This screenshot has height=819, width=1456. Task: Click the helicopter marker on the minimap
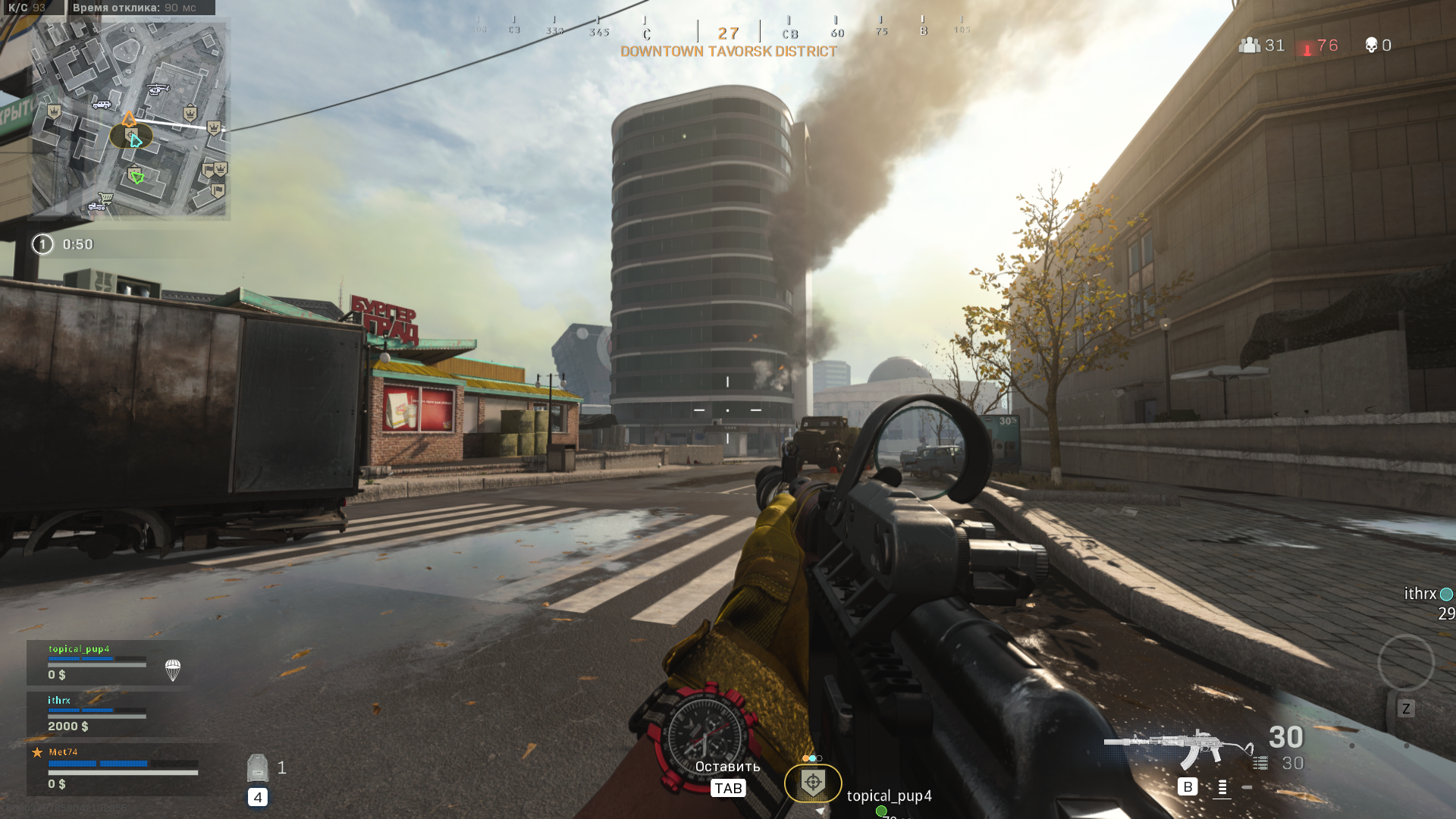158,89
